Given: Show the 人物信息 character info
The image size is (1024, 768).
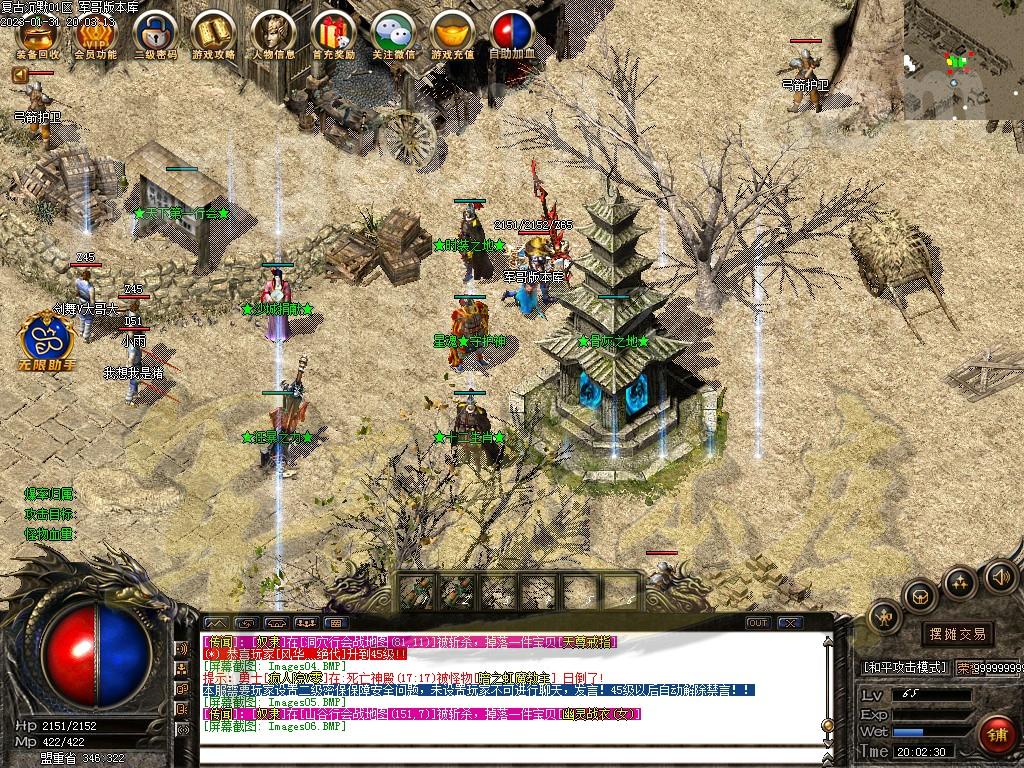Looking at the screenshot, I should coord(273,33).
